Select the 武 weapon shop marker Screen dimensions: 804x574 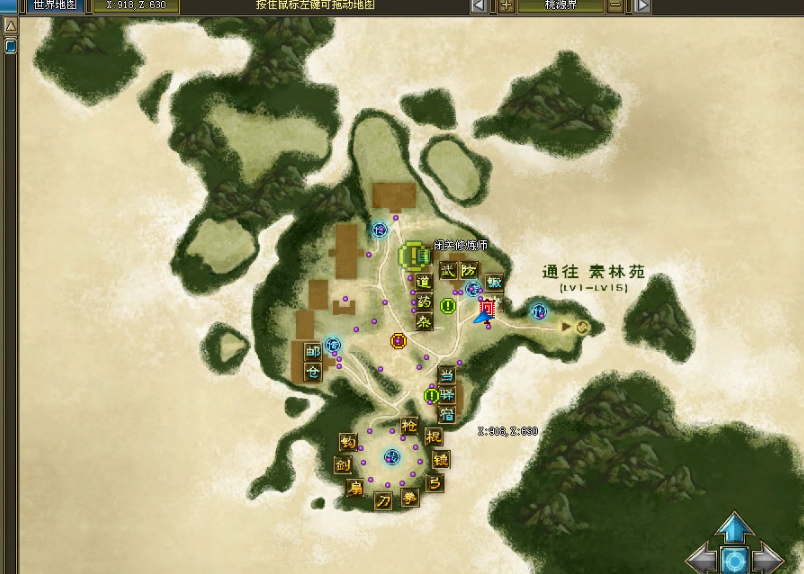pos(448,270)
